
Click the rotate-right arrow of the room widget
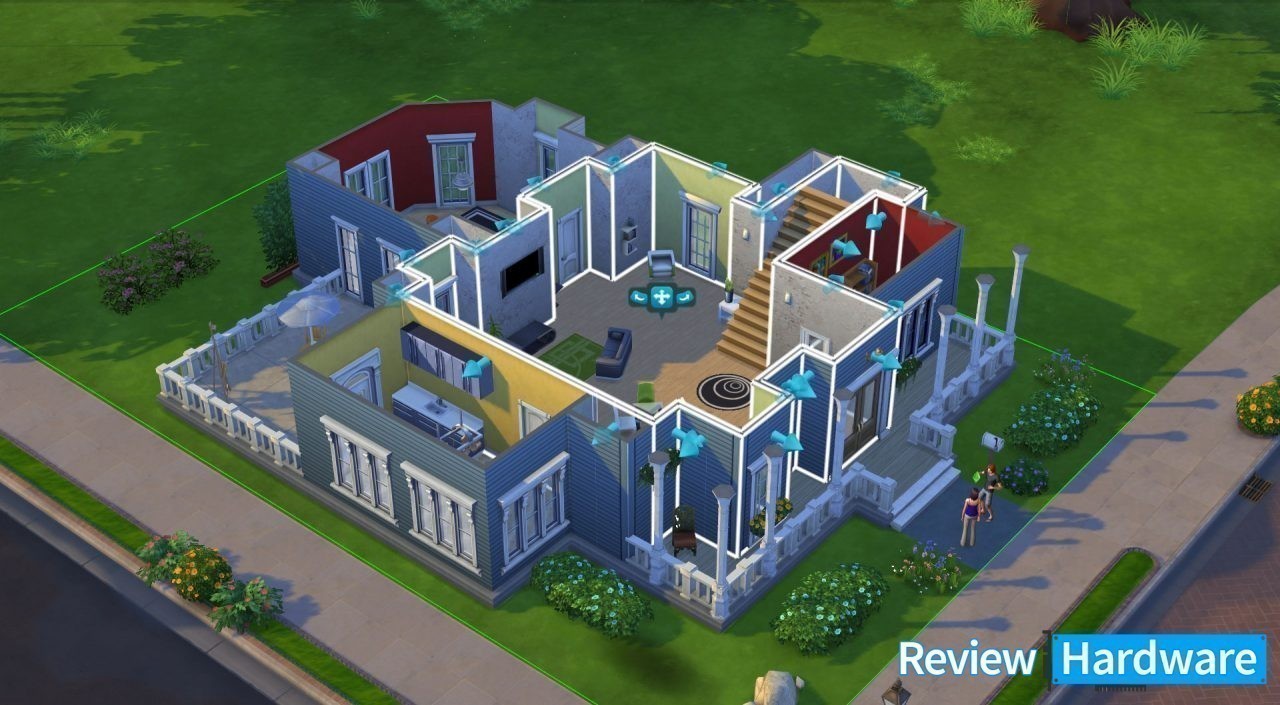tap(684, 296)
